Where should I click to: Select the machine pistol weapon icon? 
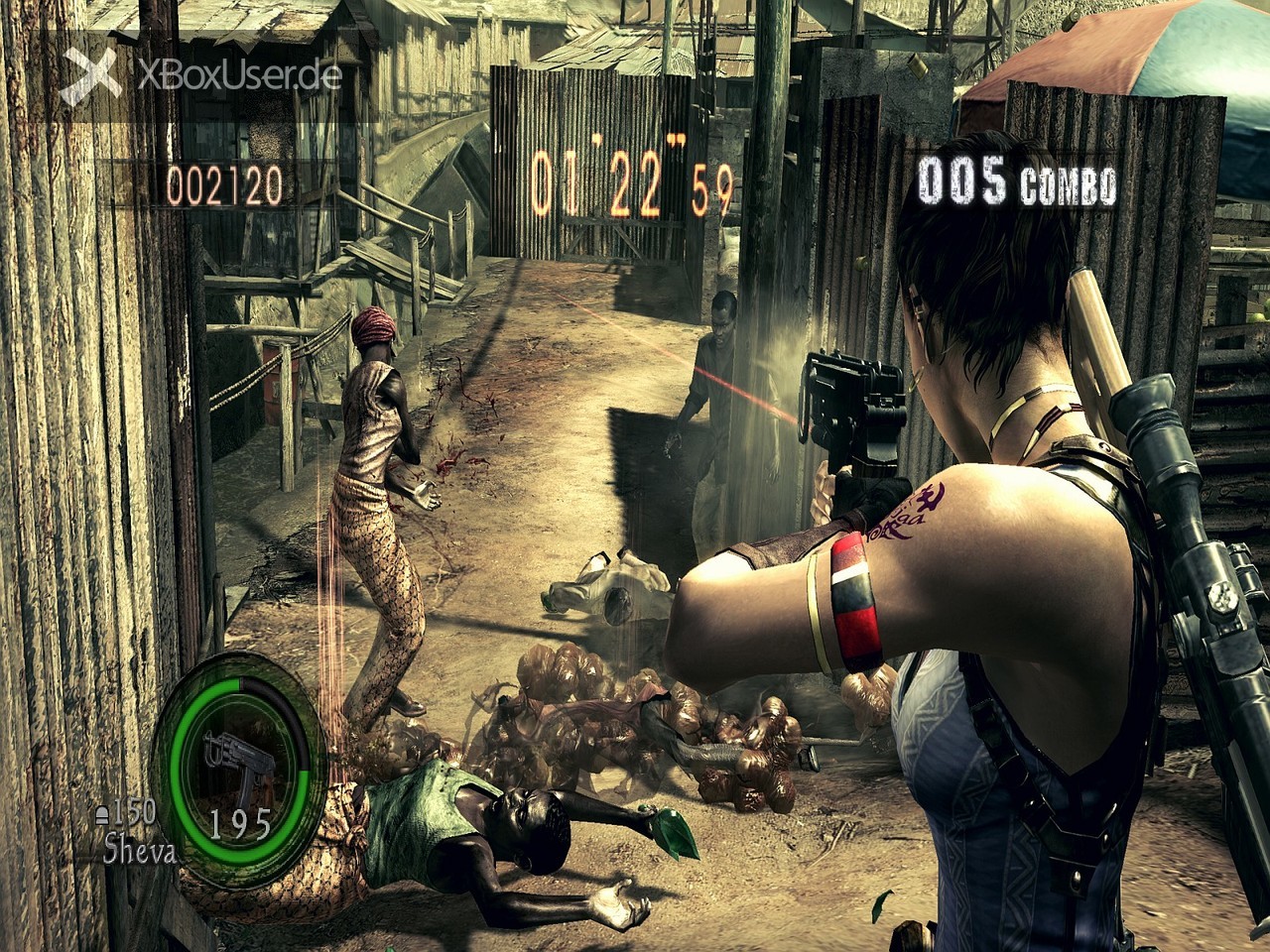(232, 763)
